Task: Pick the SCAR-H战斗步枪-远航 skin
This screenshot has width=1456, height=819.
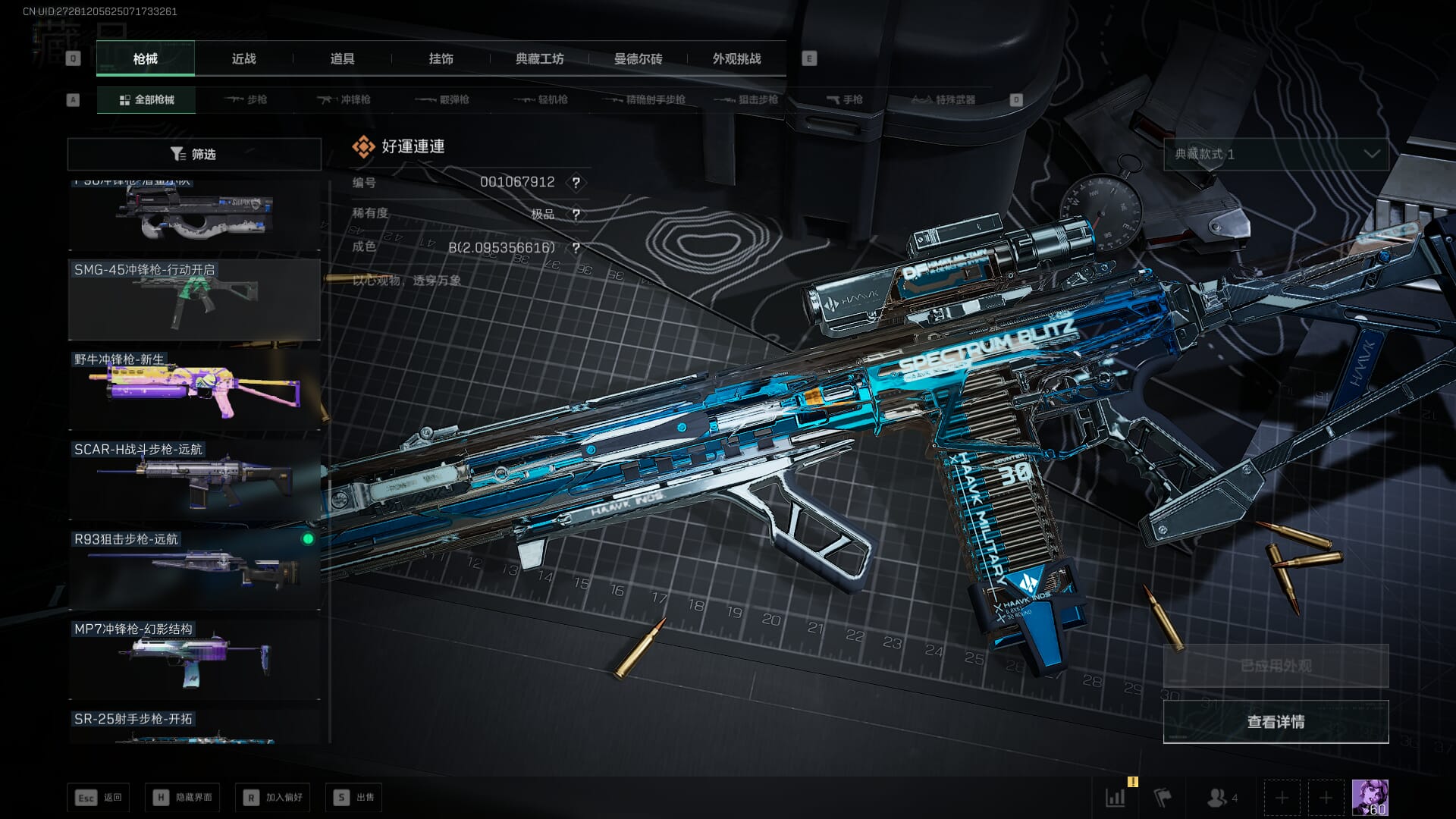Action: [x=194, y=479]
